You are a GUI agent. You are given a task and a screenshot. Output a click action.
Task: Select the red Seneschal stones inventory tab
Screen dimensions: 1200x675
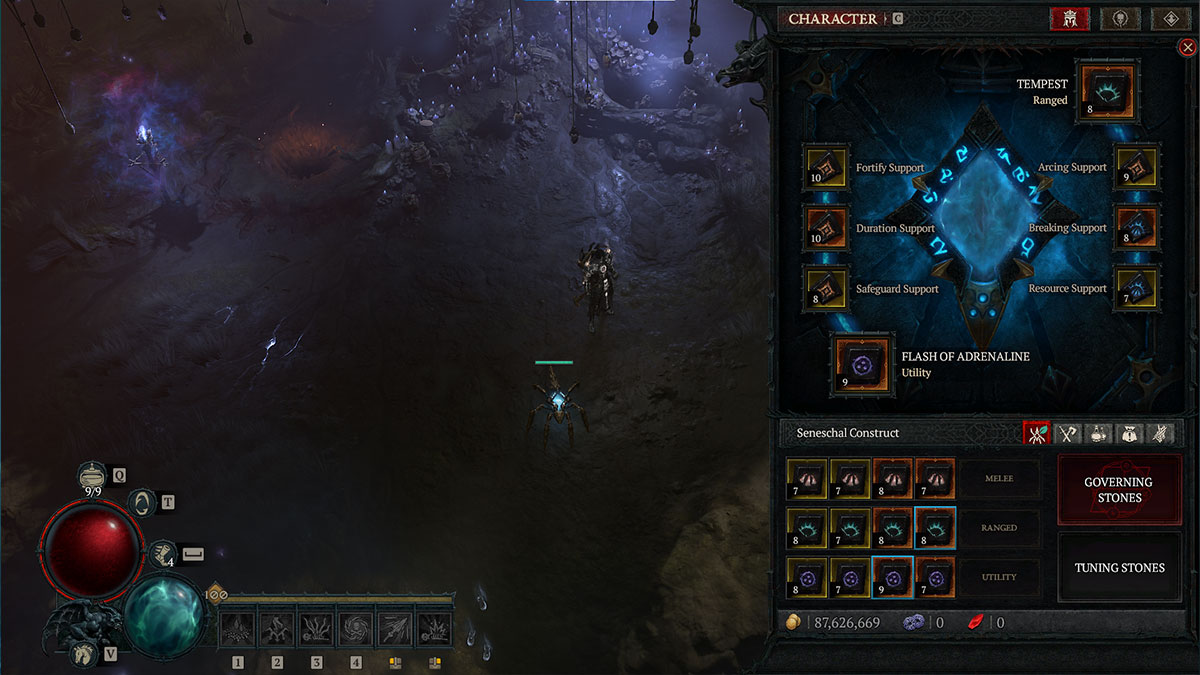[x=1036, y=433]
